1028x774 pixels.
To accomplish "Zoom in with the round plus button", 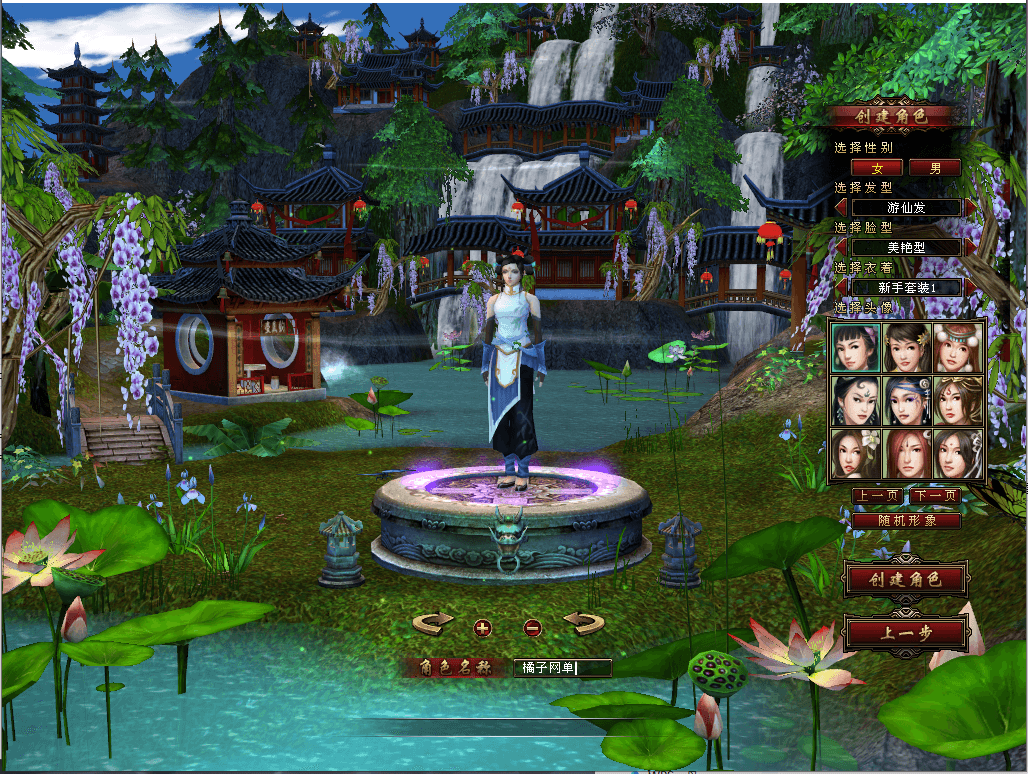I will (483, 628).
